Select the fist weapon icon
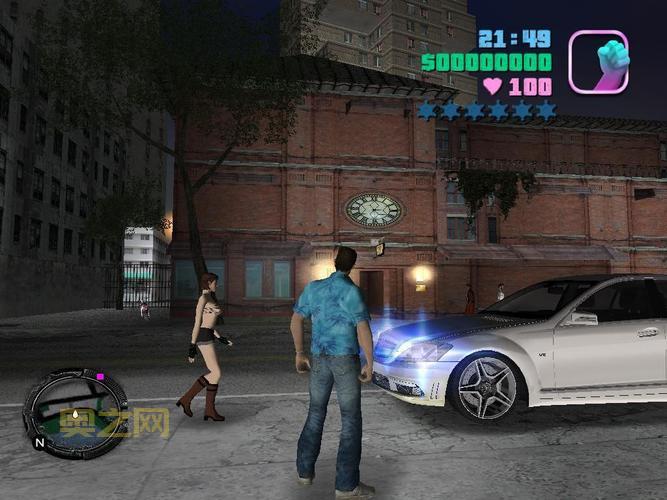Viewport: 667px width, 500px height. 598,61
